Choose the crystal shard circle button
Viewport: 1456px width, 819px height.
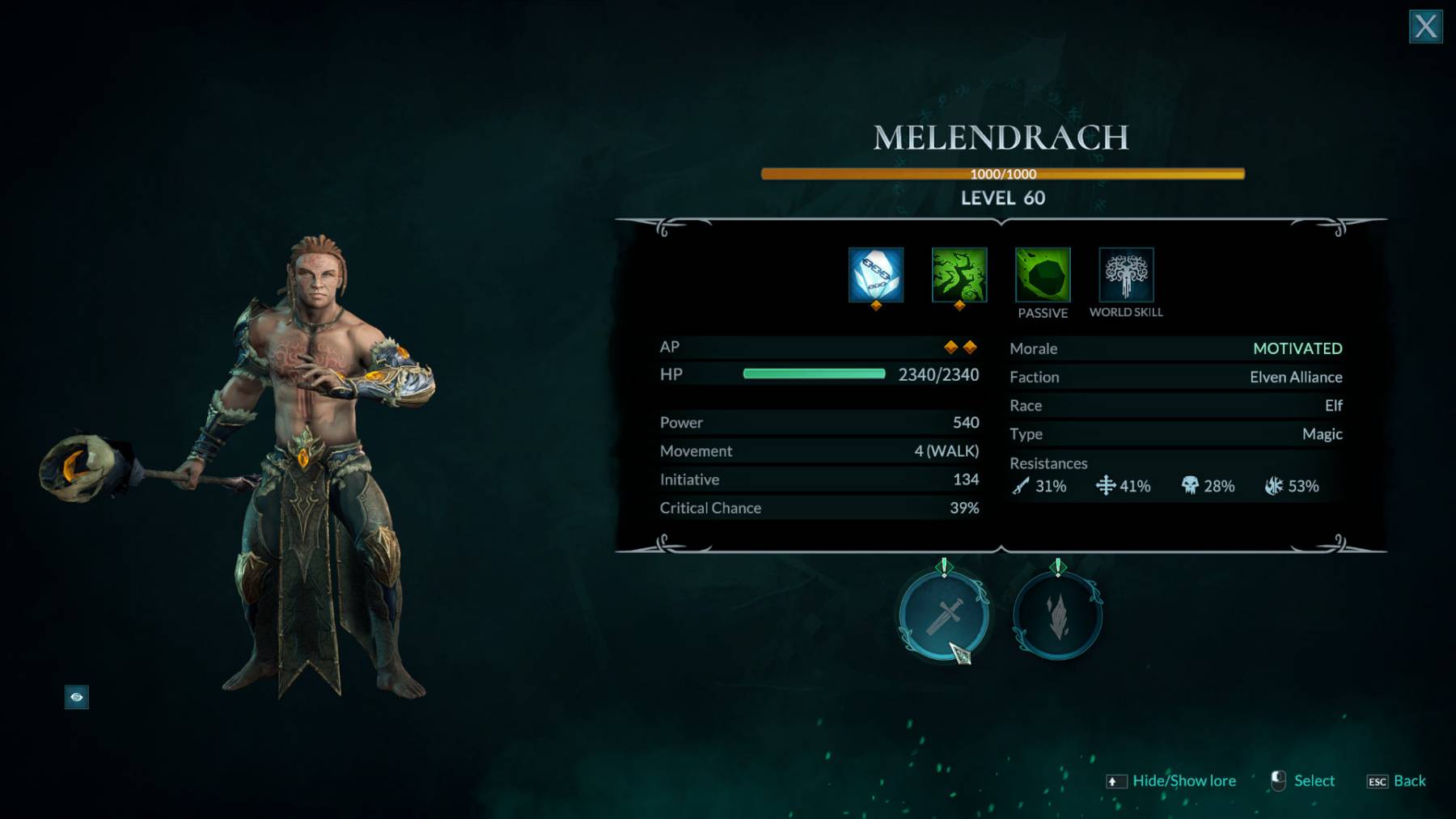coord(1058,616)
